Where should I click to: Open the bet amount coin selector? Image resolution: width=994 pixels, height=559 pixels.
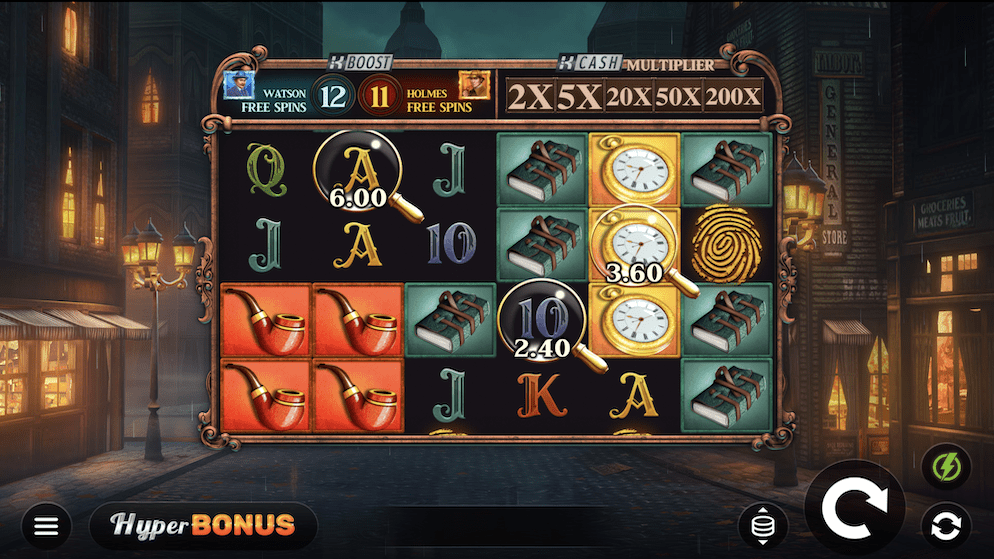[x=764, y=526]
